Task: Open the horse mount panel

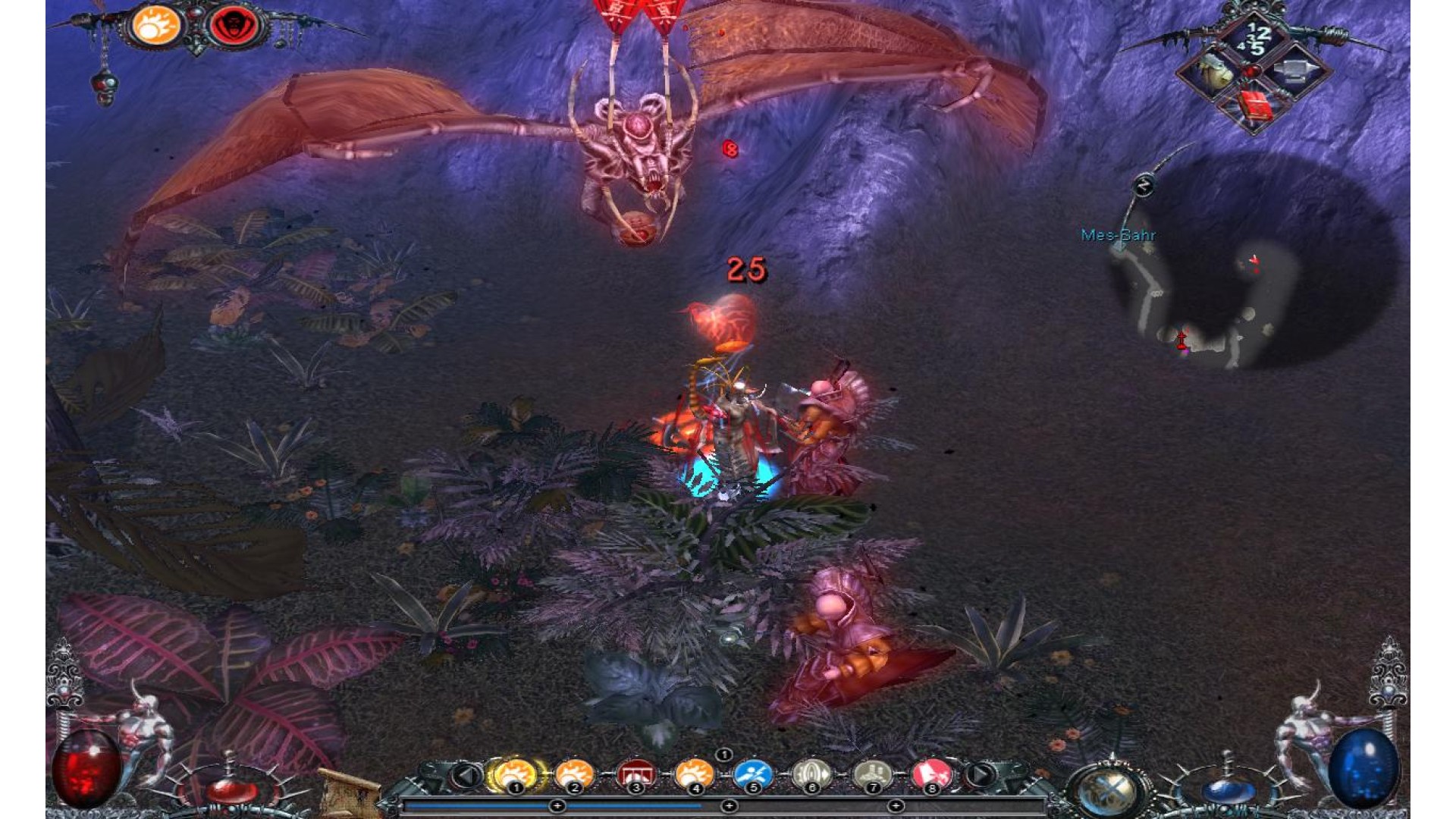Action: (1215, 72)
